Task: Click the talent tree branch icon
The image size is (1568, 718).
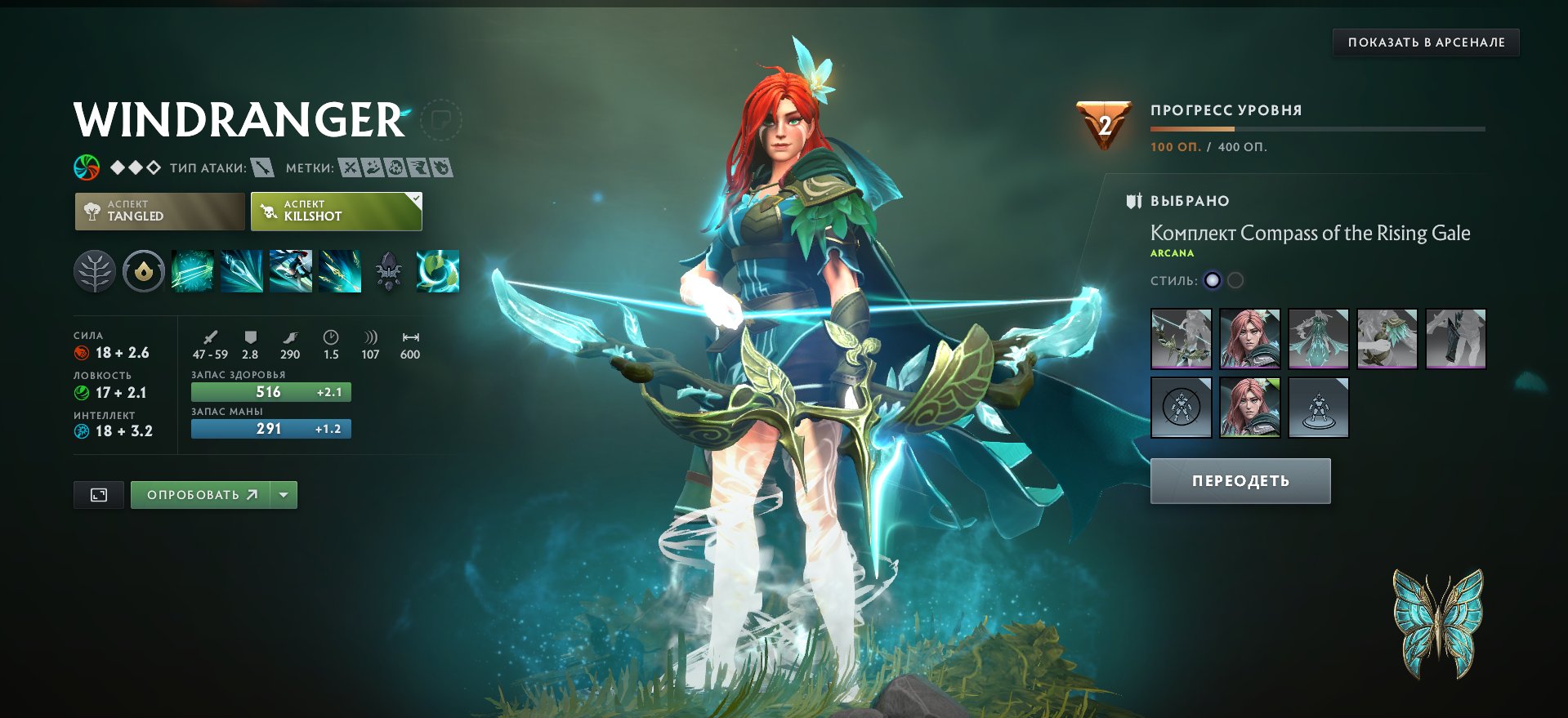Action: pos(97,271)
